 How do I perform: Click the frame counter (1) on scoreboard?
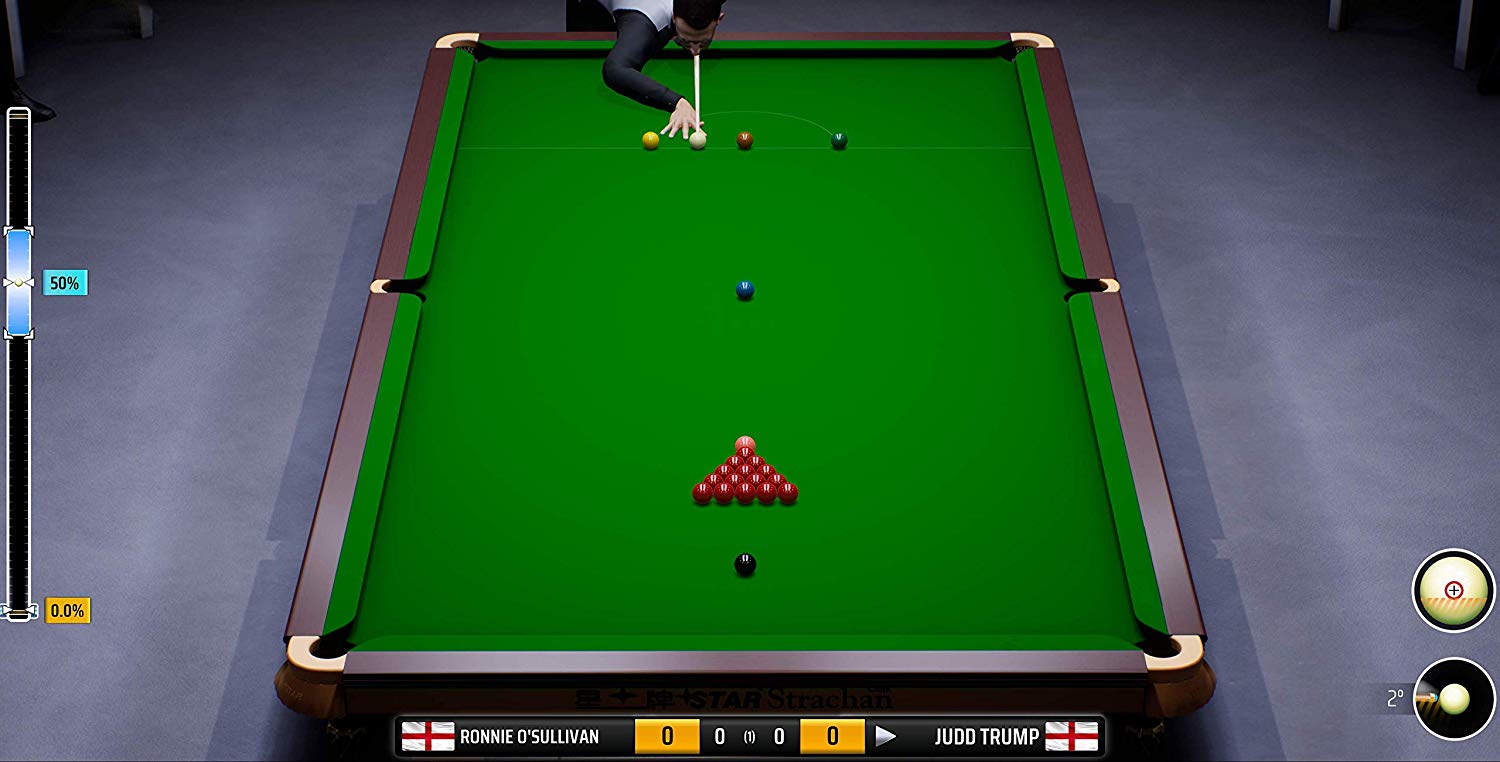[x=749, y=737]
